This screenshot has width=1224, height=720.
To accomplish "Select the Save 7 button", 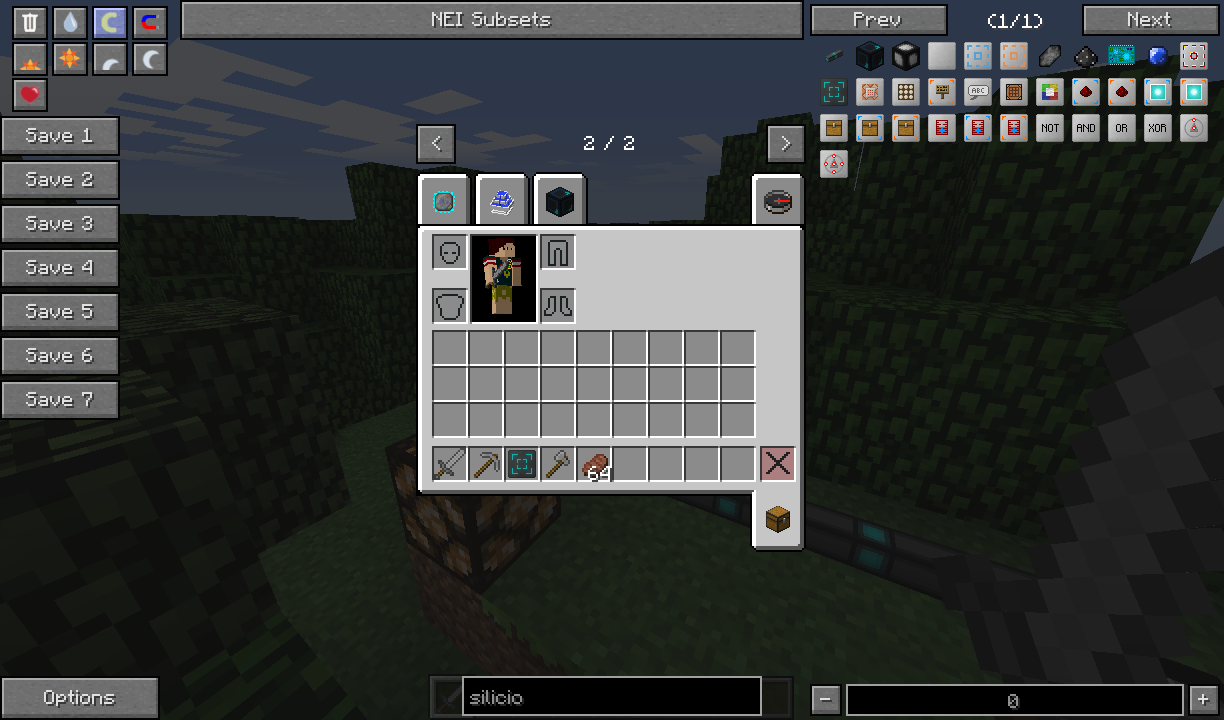I will tap(60, 400).
